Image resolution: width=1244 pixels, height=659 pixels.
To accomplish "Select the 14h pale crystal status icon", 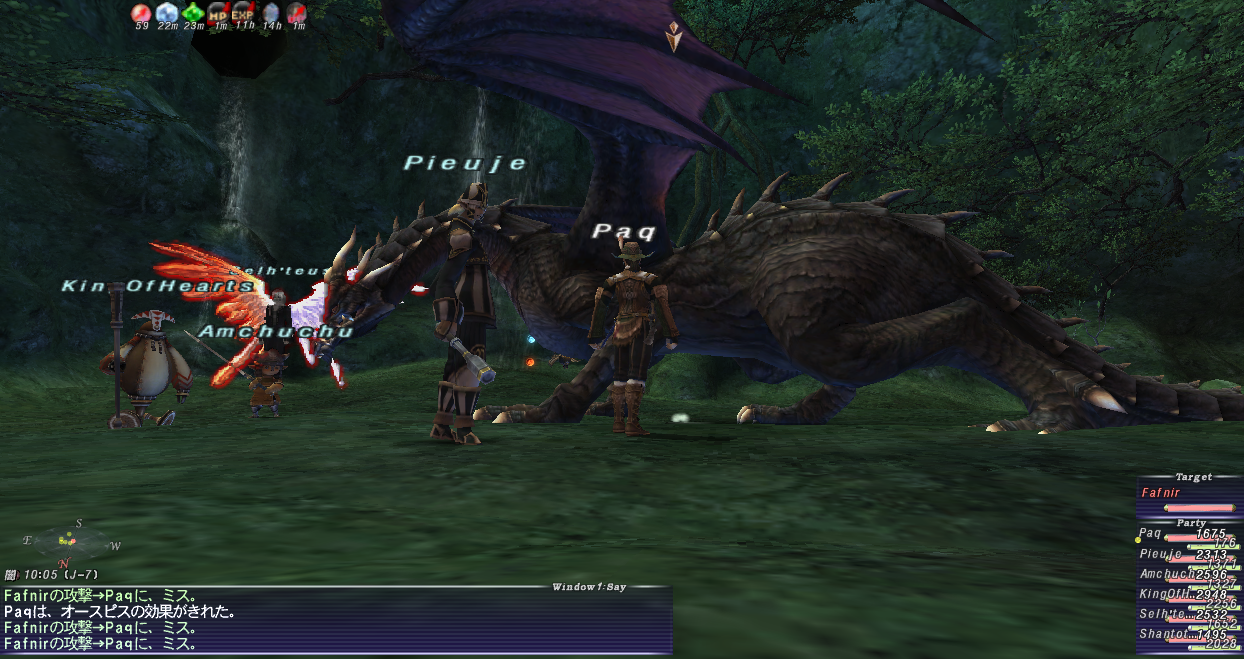I will (271, 13).
